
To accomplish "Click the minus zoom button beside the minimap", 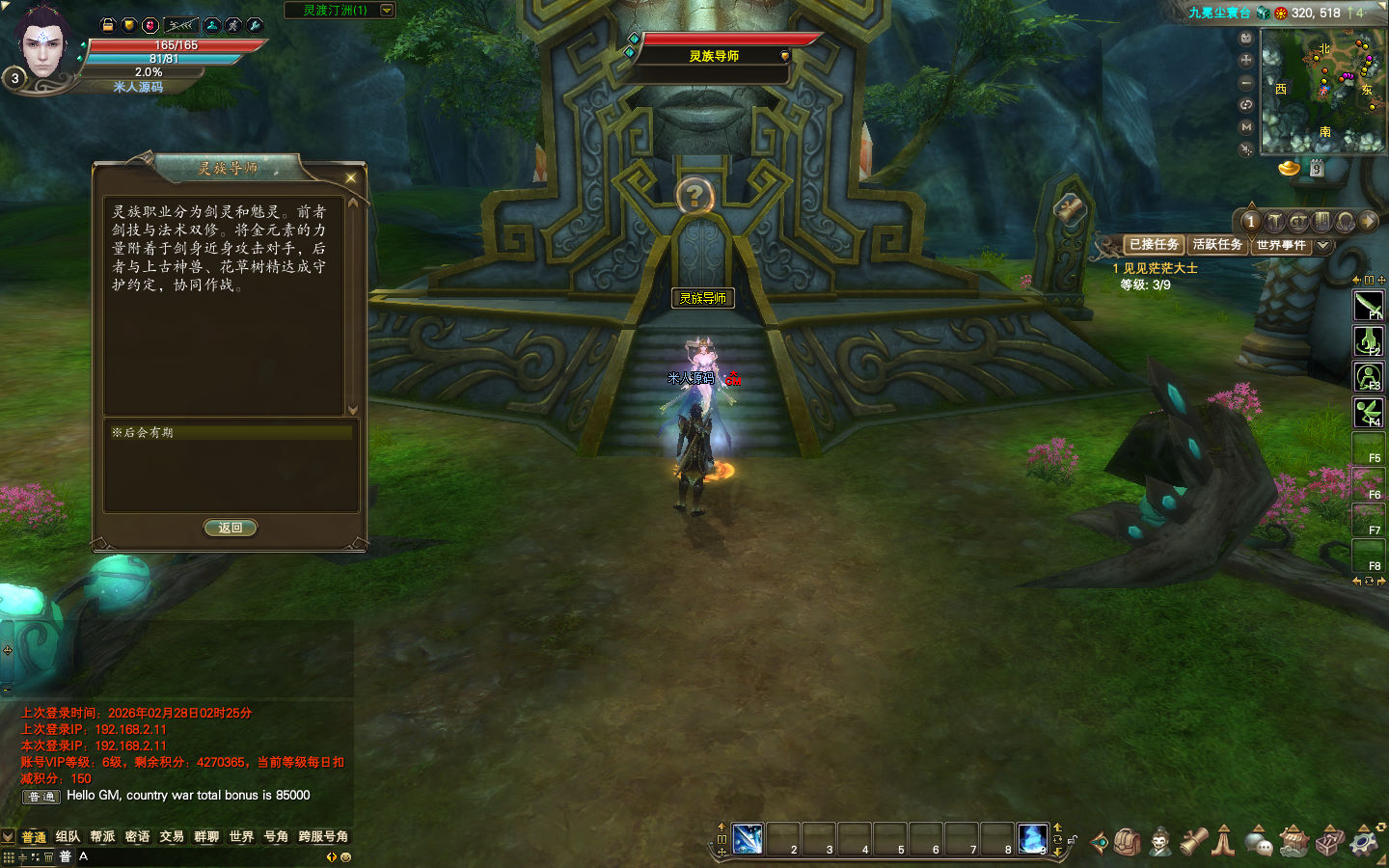I will 1246,82.
